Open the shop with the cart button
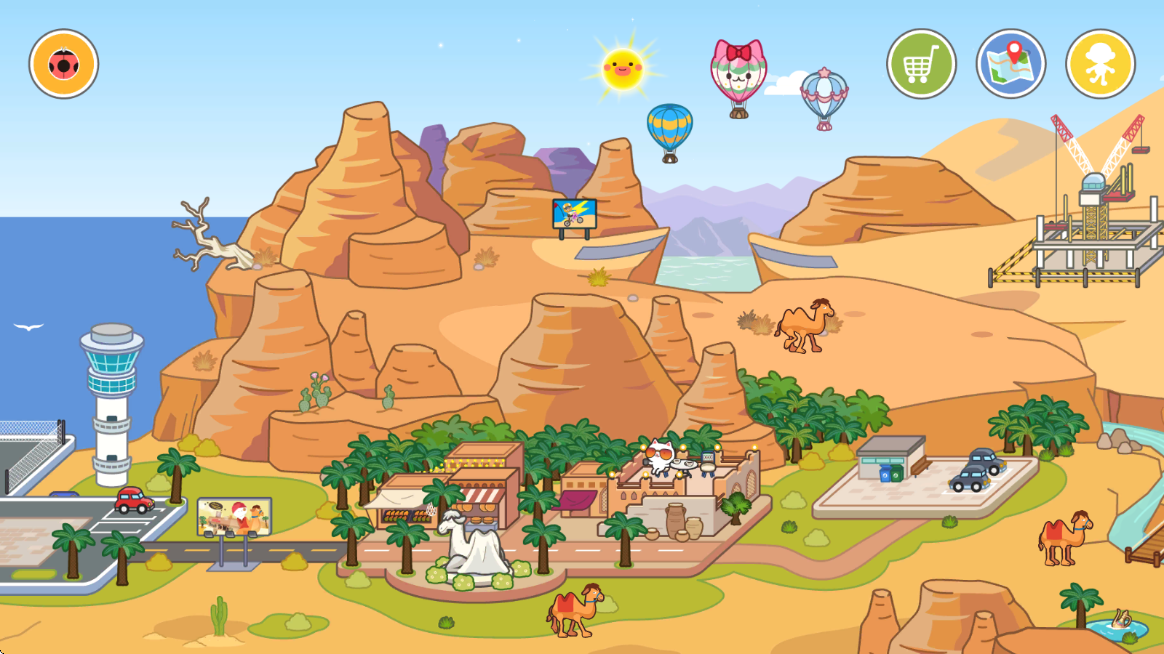The height and width of the screenshot is (654, 1164). pos(921,65)
